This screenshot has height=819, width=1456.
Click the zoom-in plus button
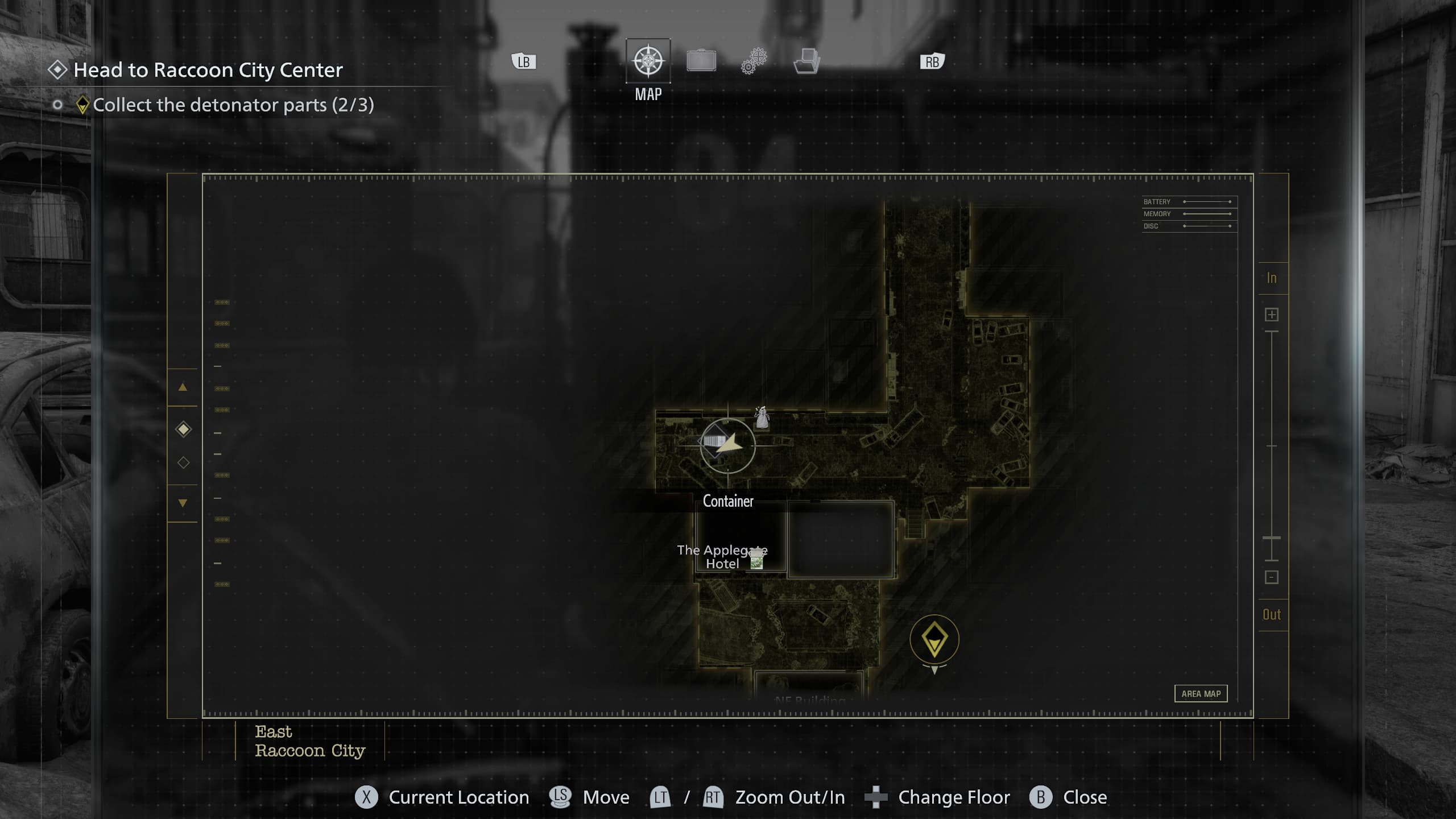[1272, 315]
